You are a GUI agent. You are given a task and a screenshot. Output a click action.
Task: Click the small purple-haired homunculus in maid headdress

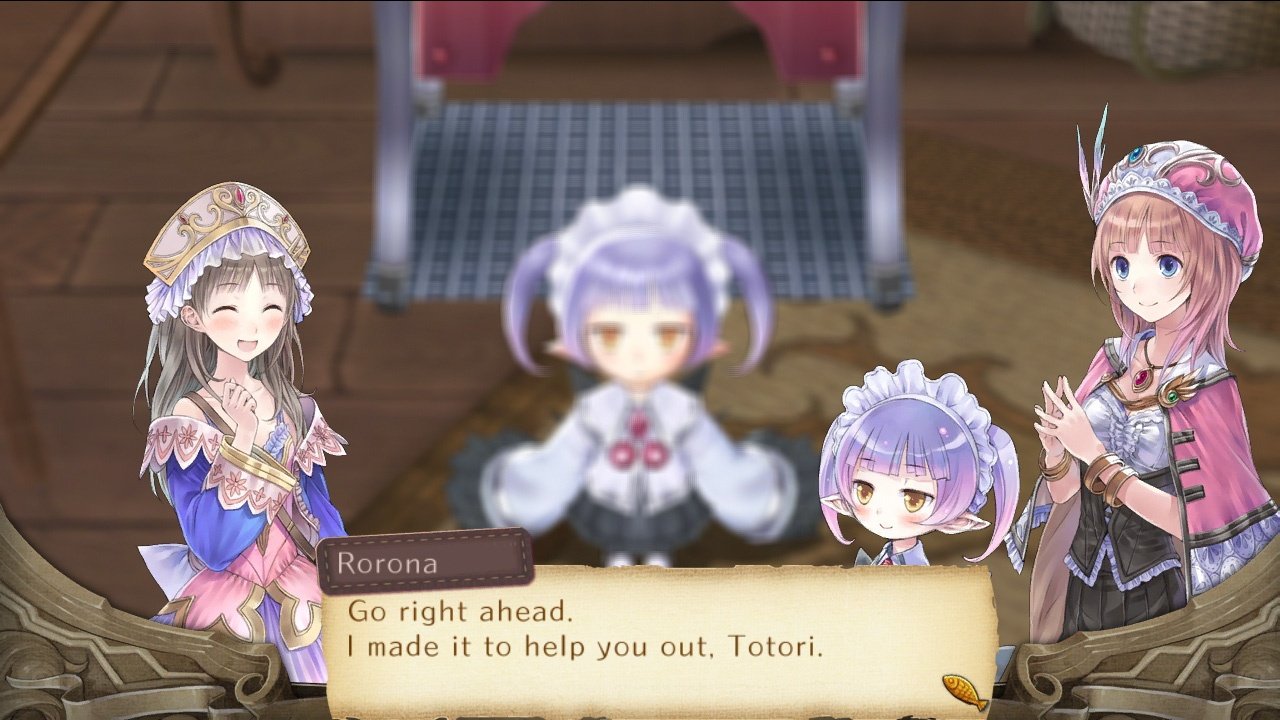(900, 480)
